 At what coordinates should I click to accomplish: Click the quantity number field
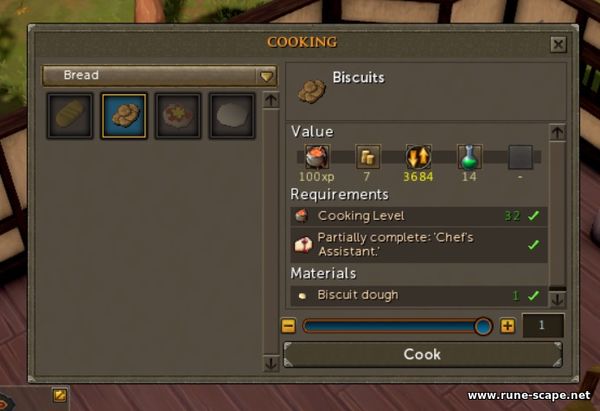(541, 326)
